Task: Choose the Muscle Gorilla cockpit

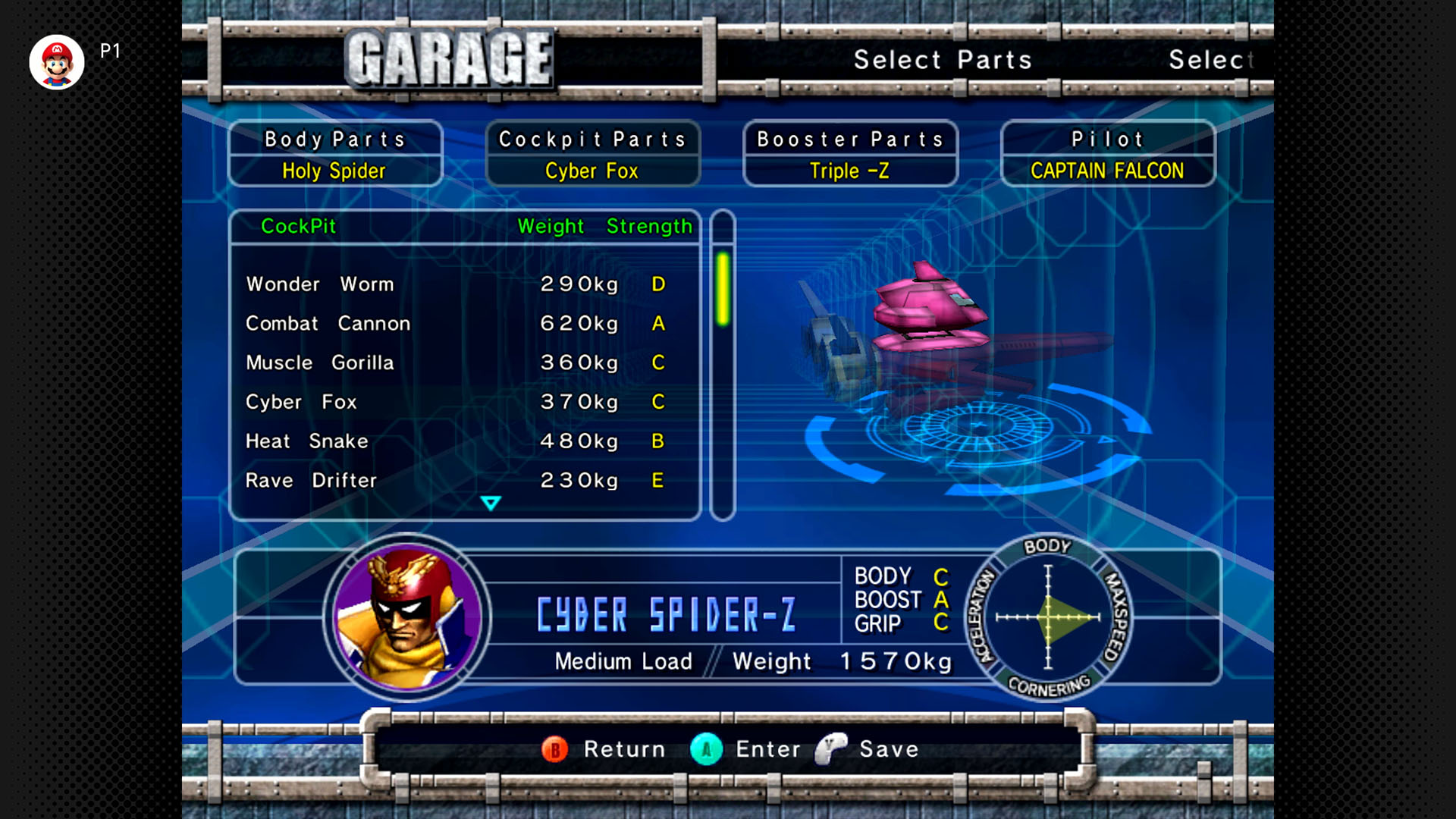Action: (455, 363)
